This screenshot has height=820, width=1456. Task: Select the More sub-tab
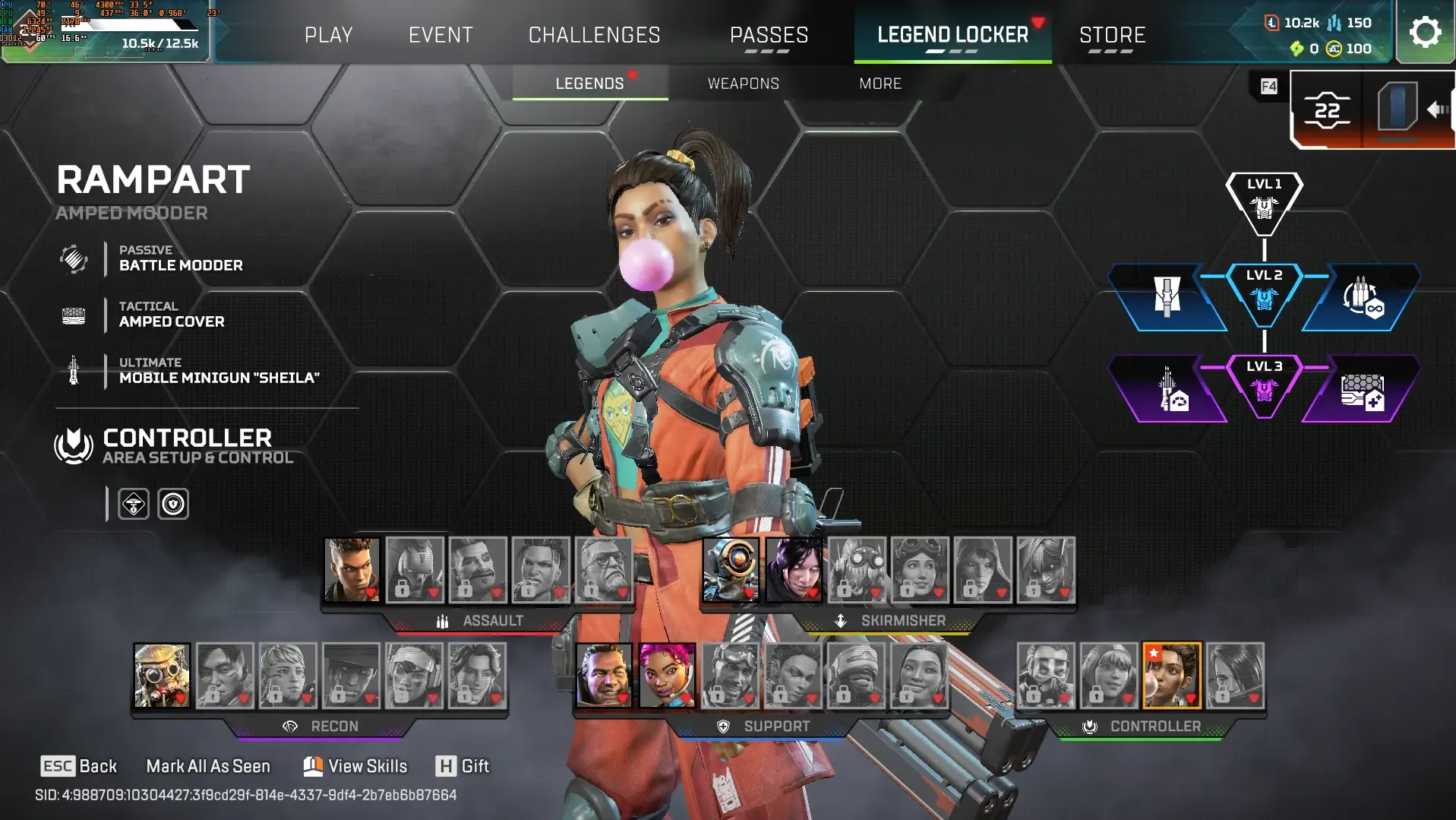coord(880,84)
